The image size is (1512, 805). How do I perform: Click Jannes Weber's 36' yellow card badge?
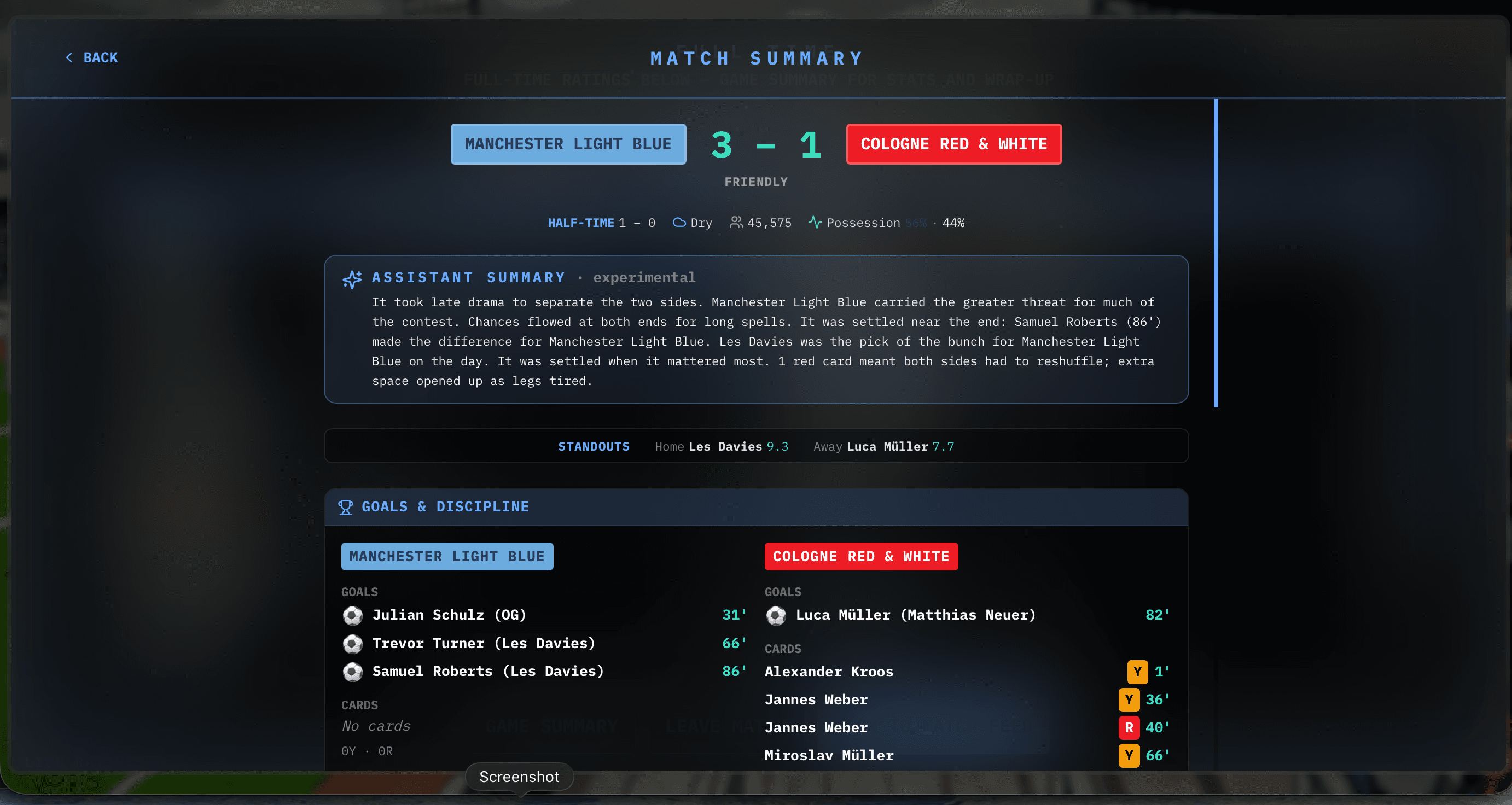point(1128,699)
